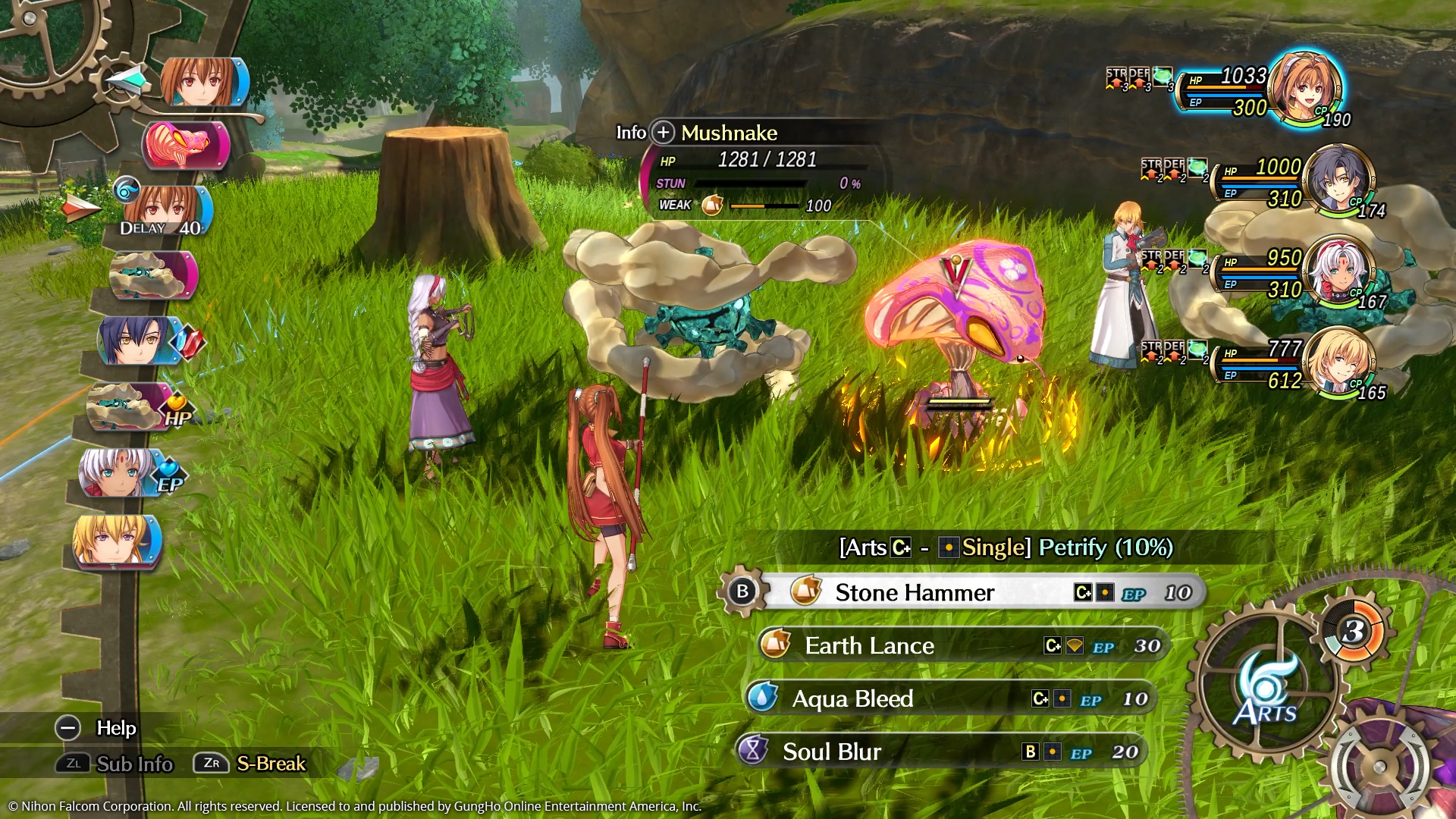This screenshot has height=819, width=1456.
Task: Choose the white-haired party member with 950 HP
Action: click(1338, 271)
